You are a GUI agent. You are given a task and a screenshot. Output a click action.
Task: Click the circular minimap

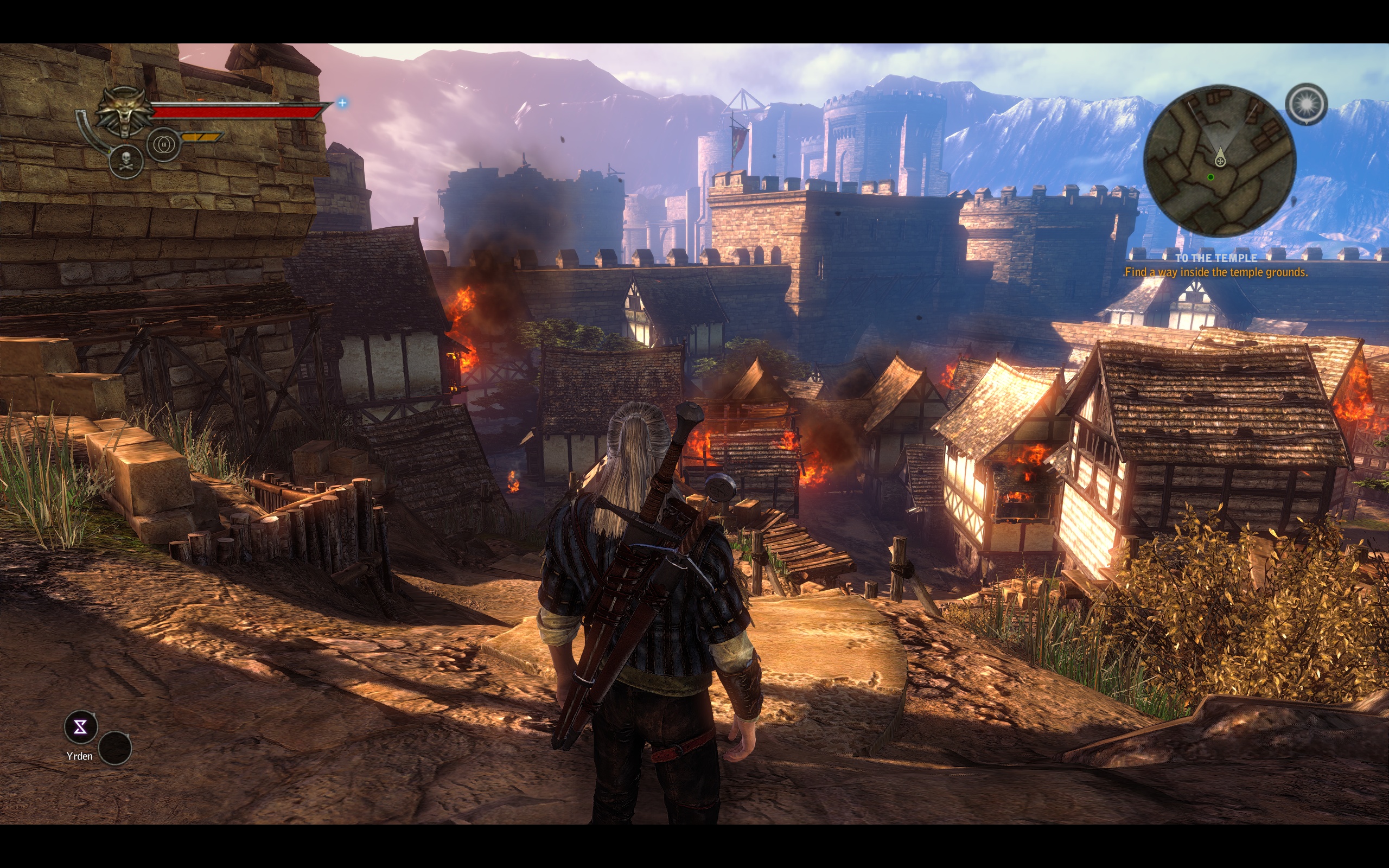[x=1219, y=161]
